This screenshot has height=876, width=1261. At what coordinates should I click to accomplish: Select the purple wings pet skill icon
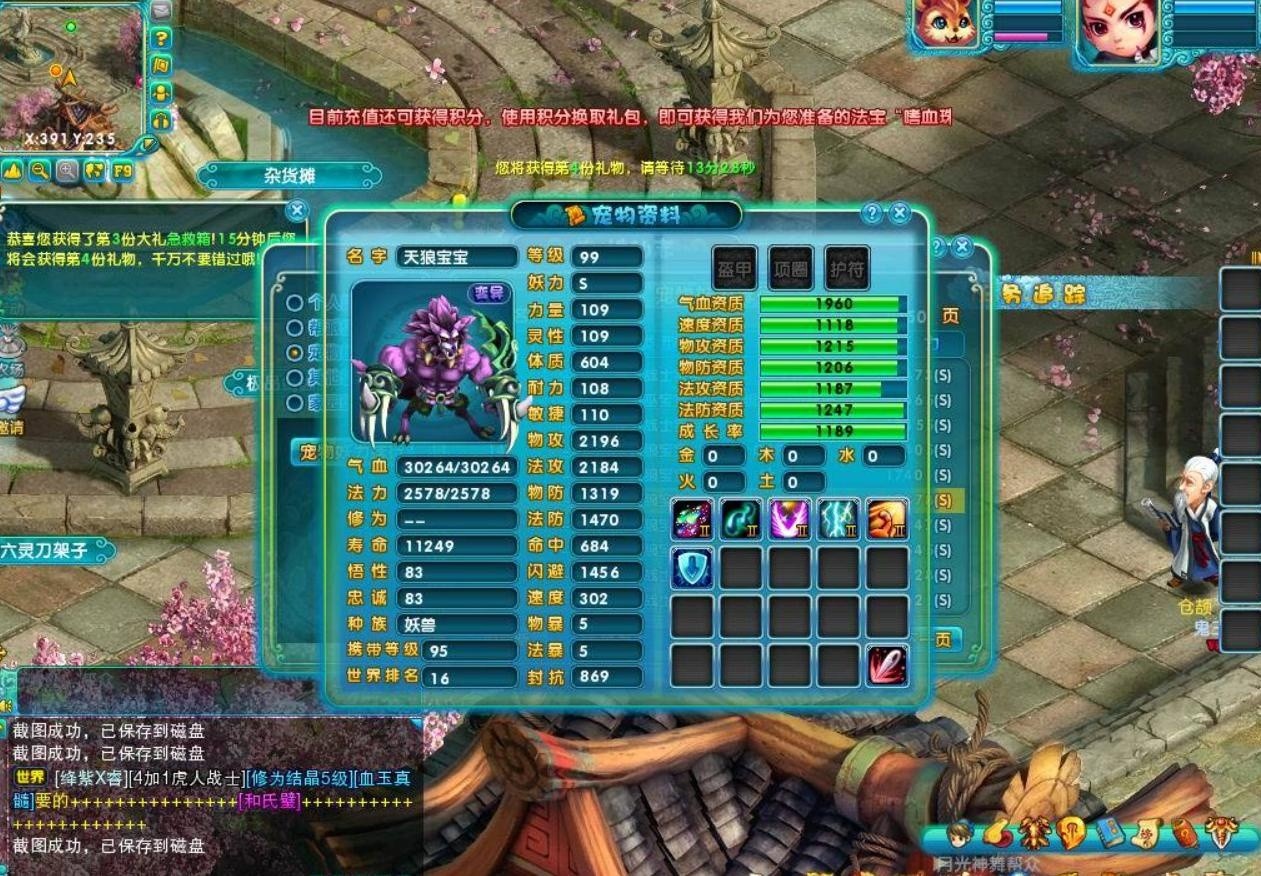pos(789,520)
